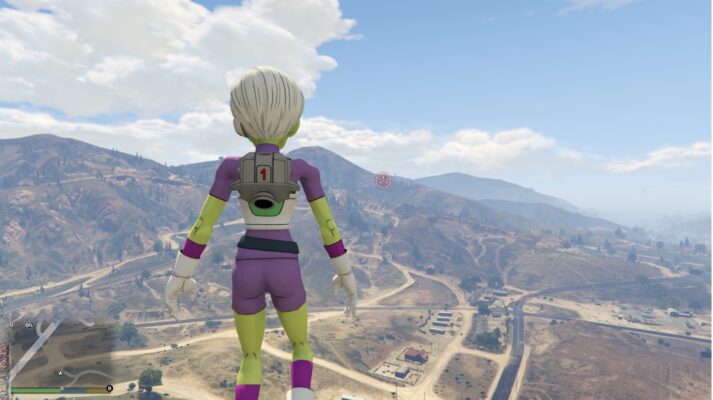Viewport: 713px width, 400px height.
Task: Select the white player arrow on the minimap
Action: pos(60,373)
